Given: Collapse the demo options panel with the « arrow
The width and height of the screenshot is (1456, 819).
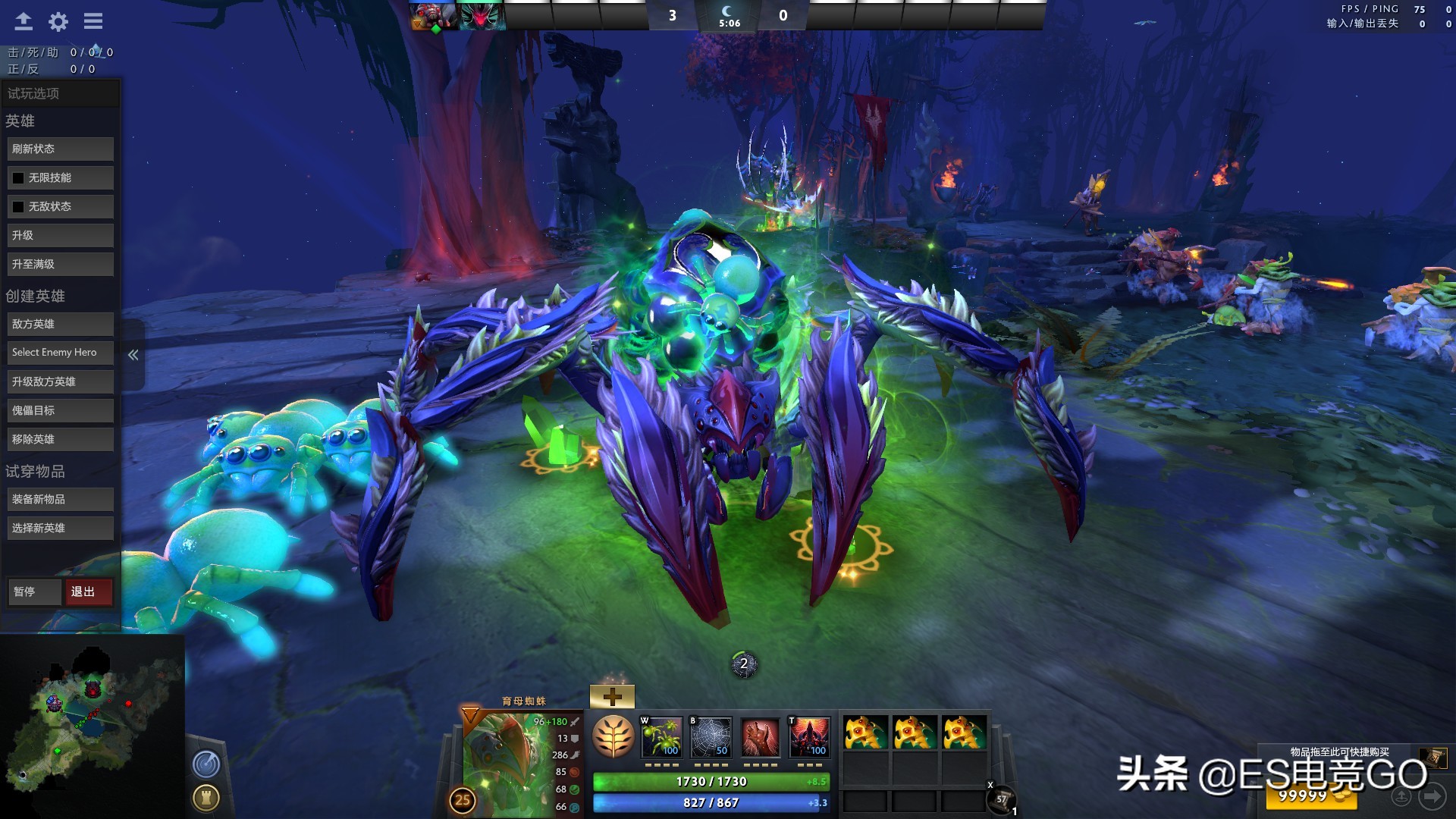Looking at the screenshot, I should [x=133, y=354].
